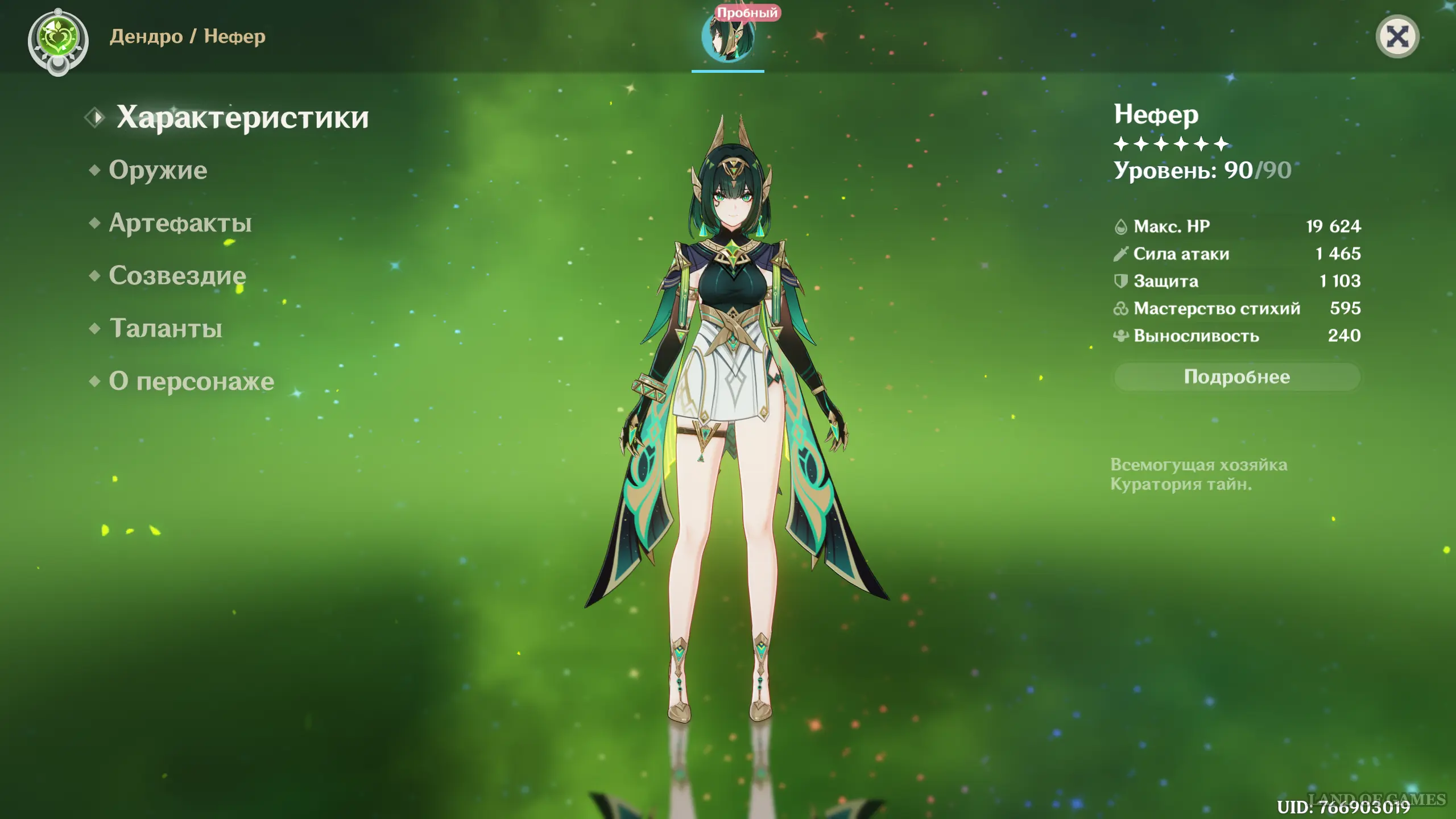Open the Артефакты section
This screenshot has width=1456, height=819.
(x=180, y=223)
